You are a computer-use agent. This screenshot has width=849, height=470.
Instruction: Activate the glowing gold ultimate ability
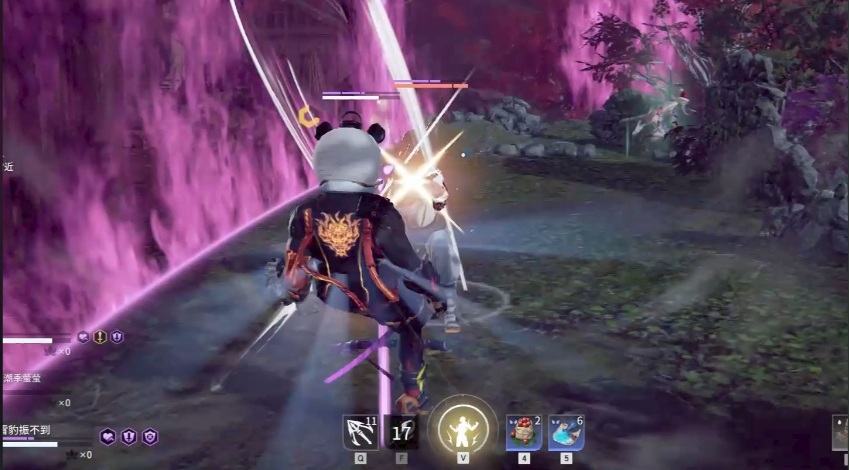click(463, 428)
